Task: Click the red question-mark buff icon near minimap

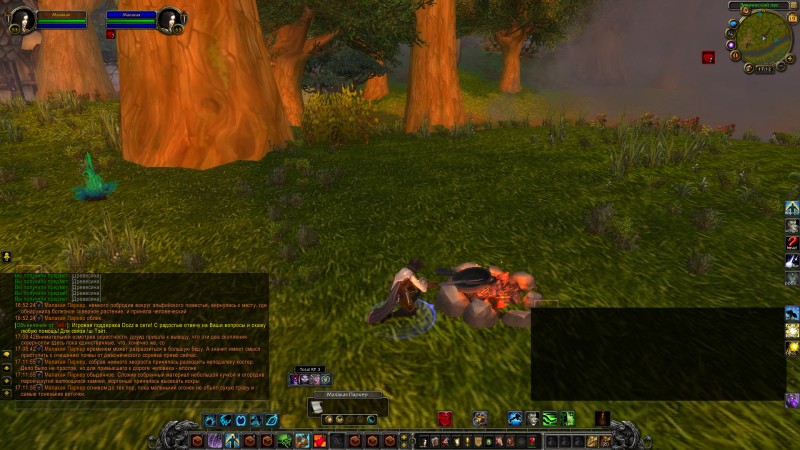Action: click(708, 57)
